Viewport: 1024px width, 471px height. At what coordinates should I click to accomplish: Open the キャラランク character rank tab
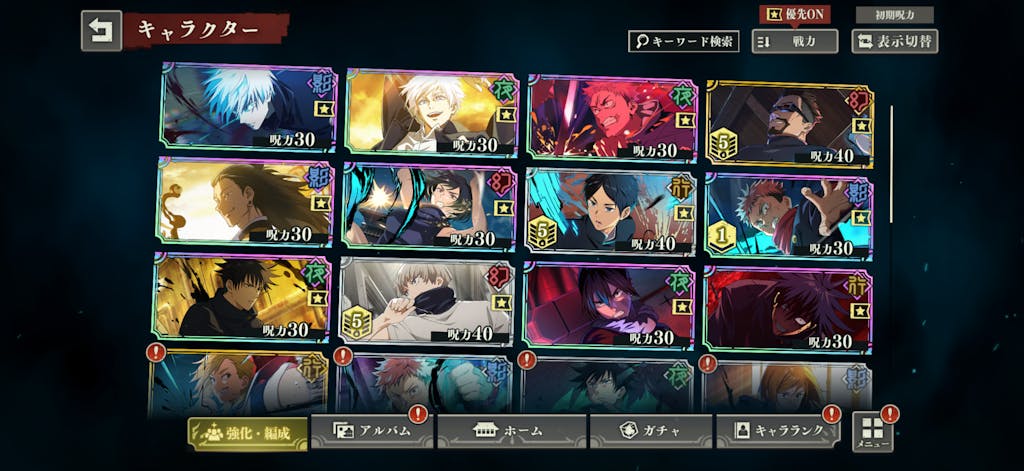[777, 431]
